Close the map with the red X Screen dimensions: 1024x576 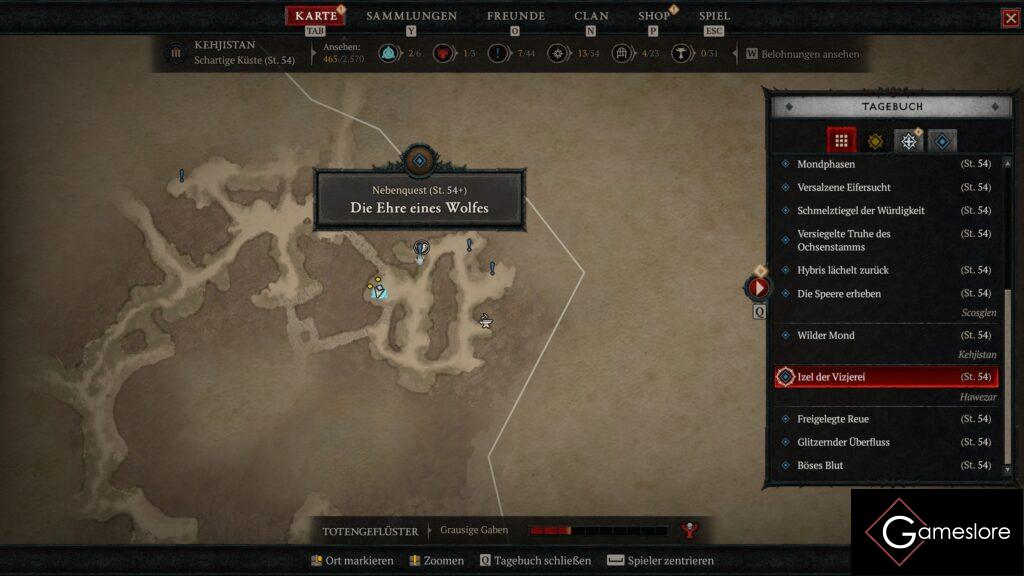pos(1010,18)
